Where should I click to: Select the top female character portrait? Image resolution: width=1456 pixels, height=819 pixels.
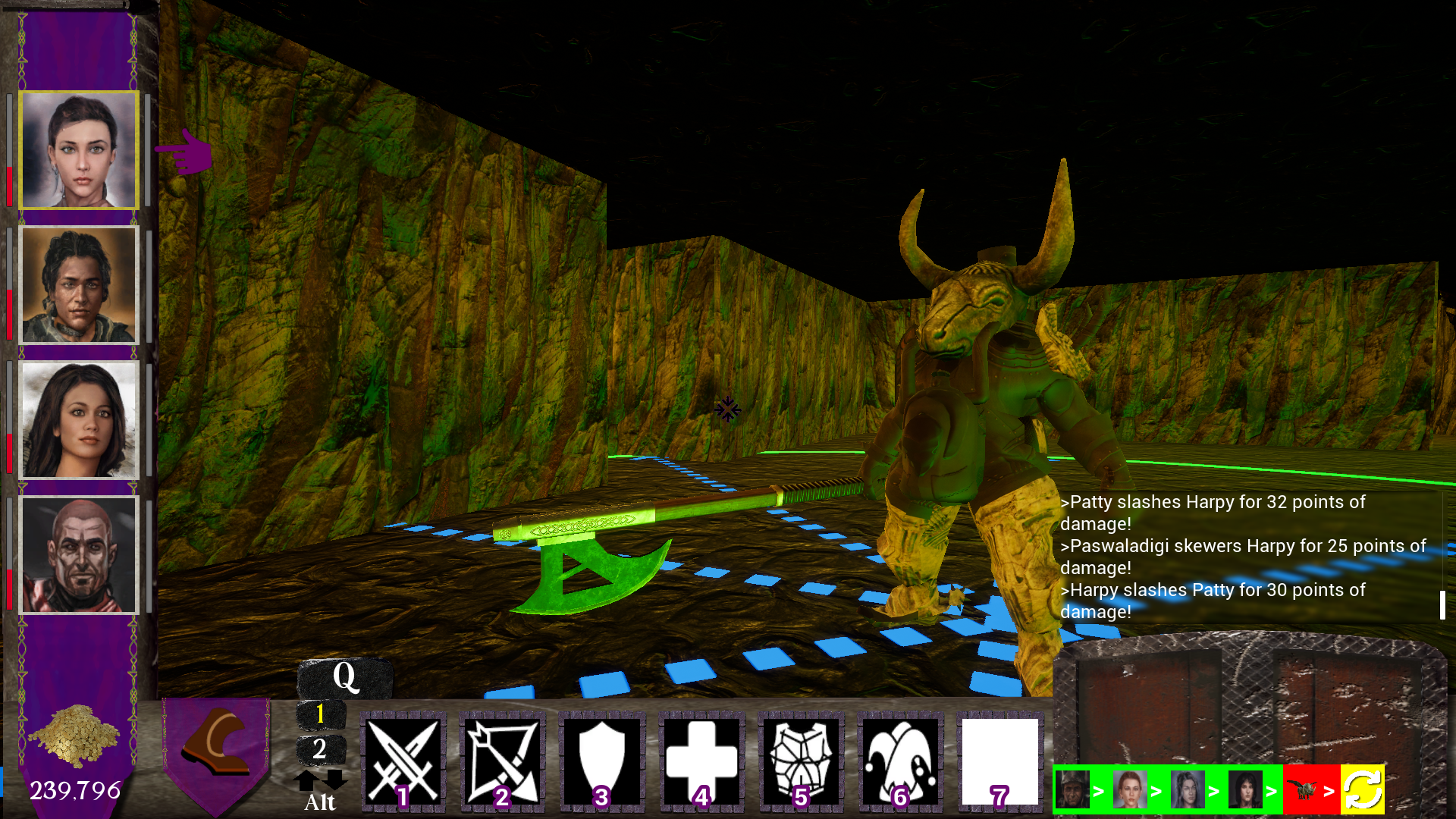[78, 149]
